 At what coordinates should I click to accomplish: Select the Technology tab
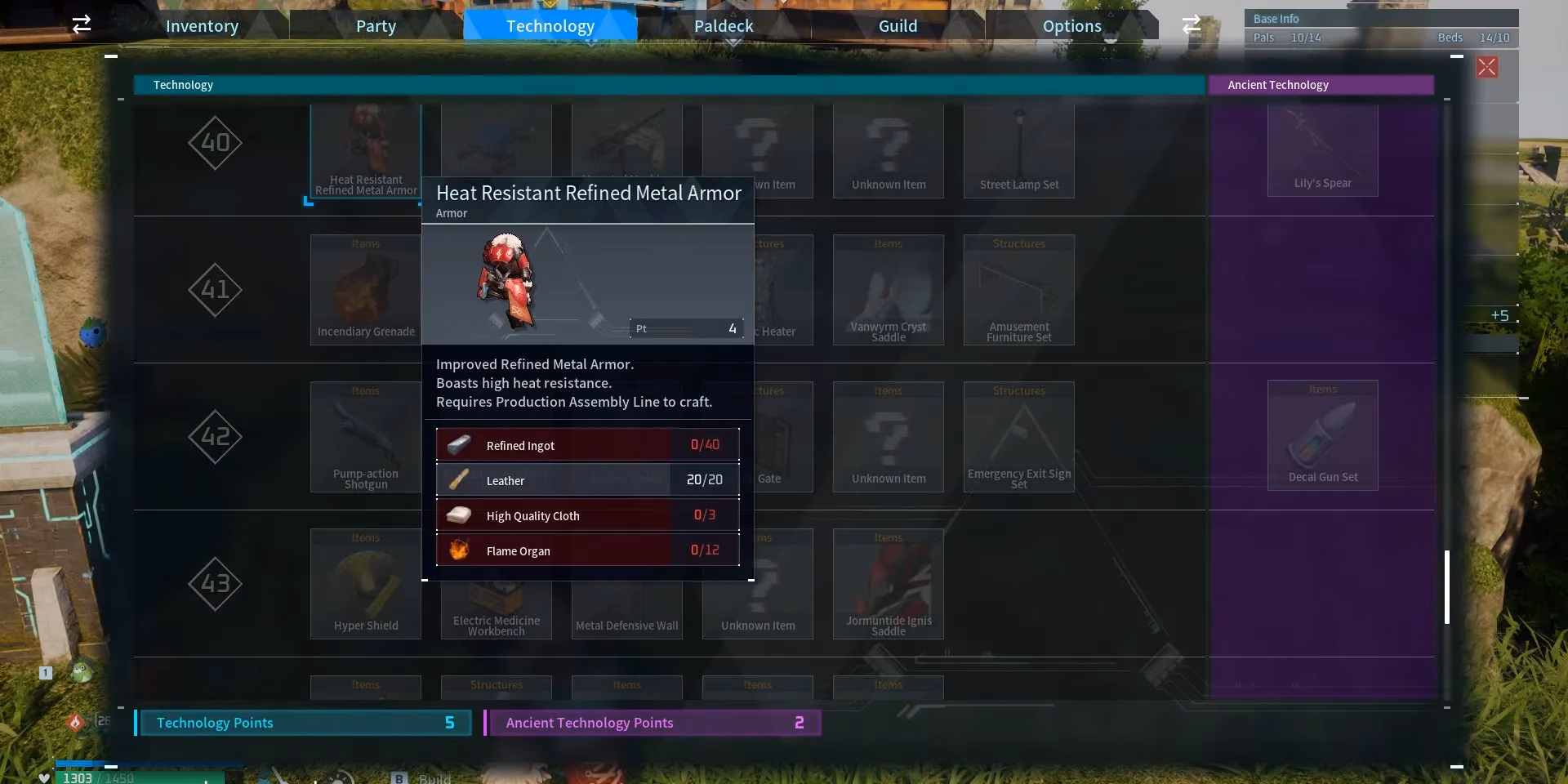pyautogui.click(x=550, y=26)
